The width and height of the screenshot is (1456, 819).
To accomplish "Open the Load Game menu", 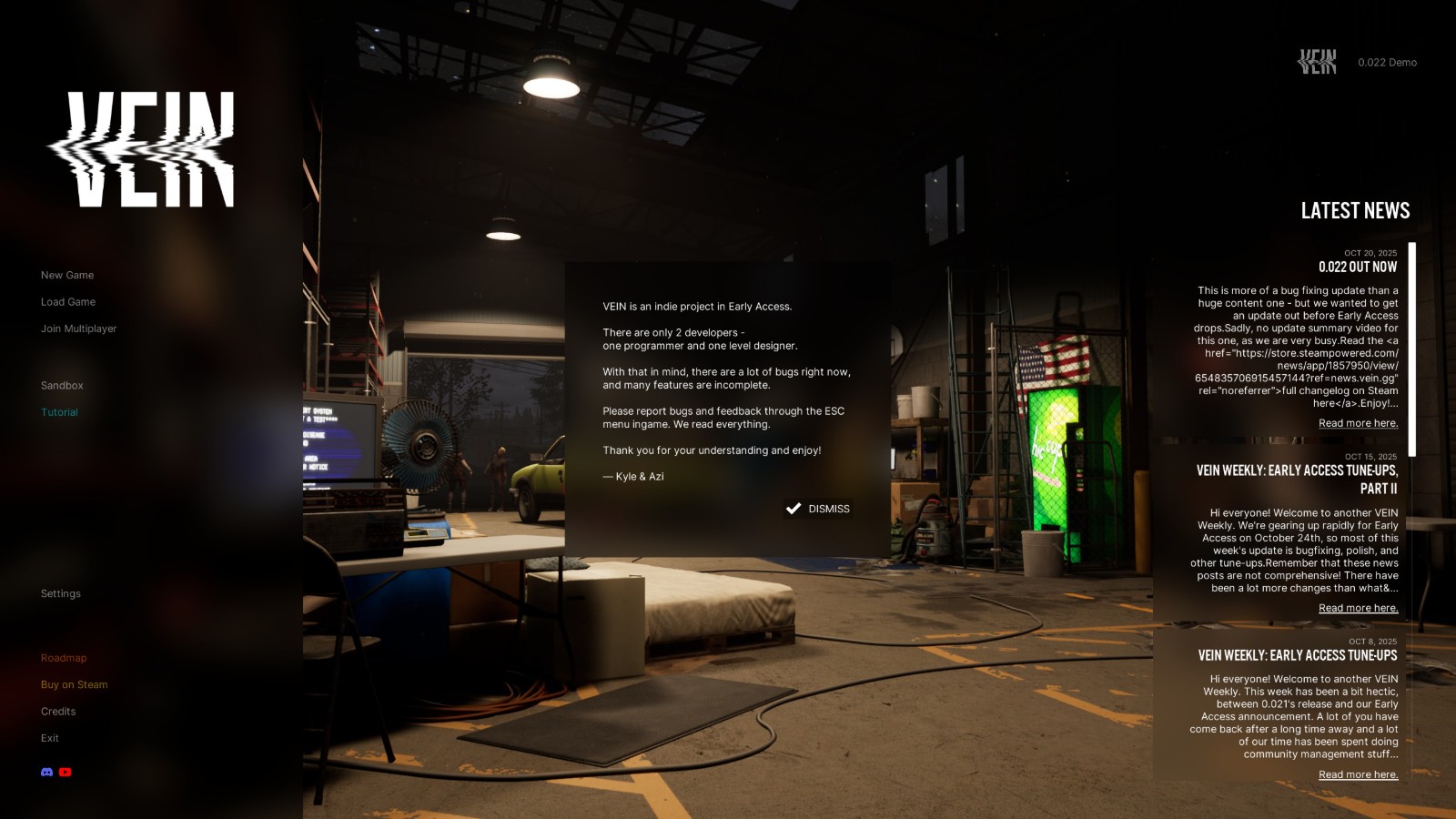I will (x=68, y=302).
